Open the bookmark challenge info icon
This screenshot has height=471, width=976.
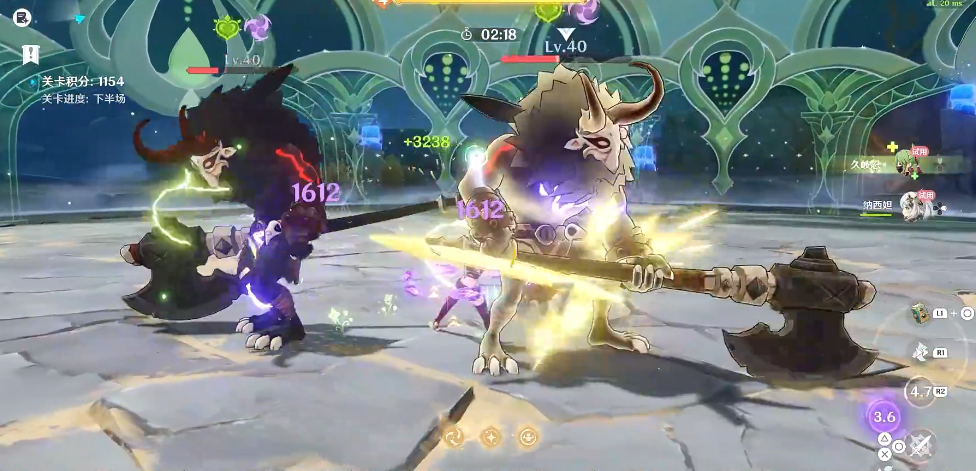tap(30, 53)
